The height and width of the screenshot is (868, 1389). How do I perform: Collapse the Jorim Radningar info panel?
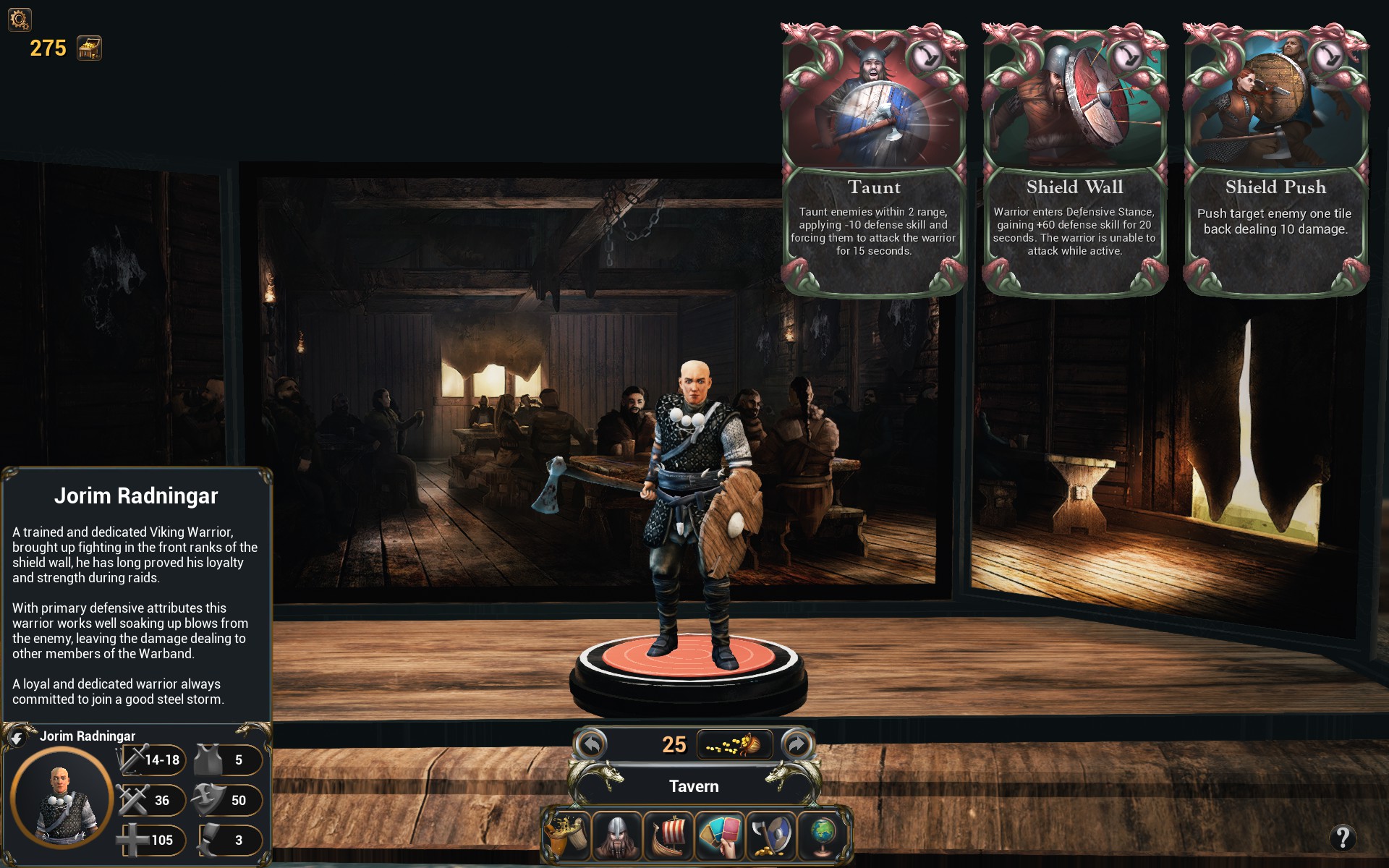[x=17, y=738]
